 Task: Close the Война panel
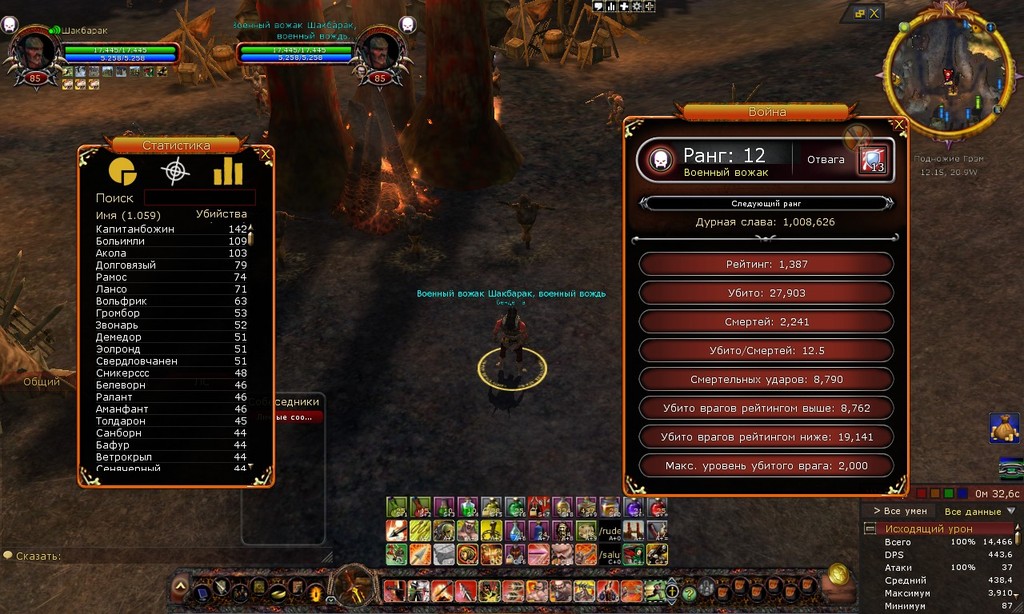899,125
